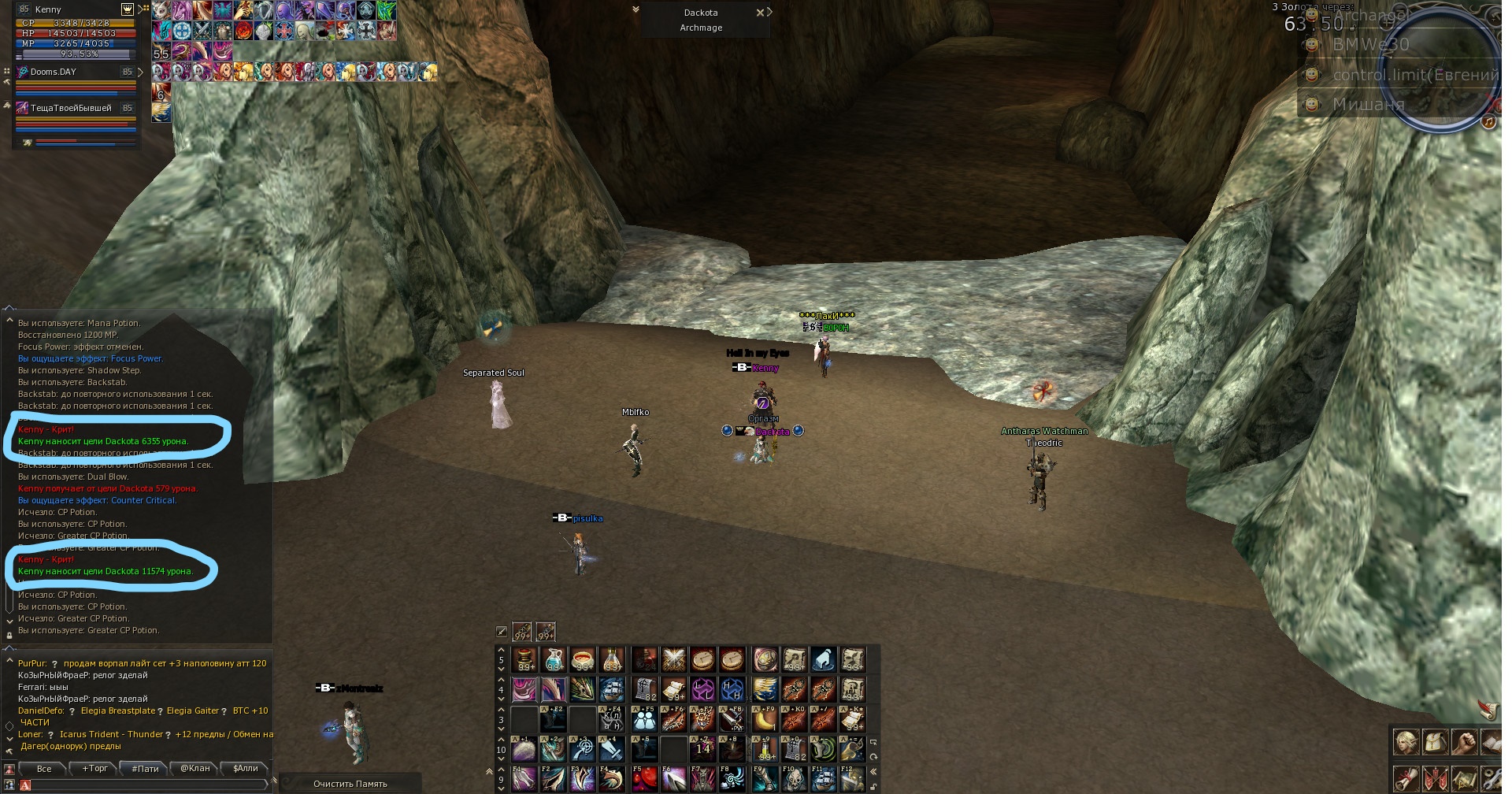Switch chat to the Все tab
The image size is (1512, 794).
[44, 769]
